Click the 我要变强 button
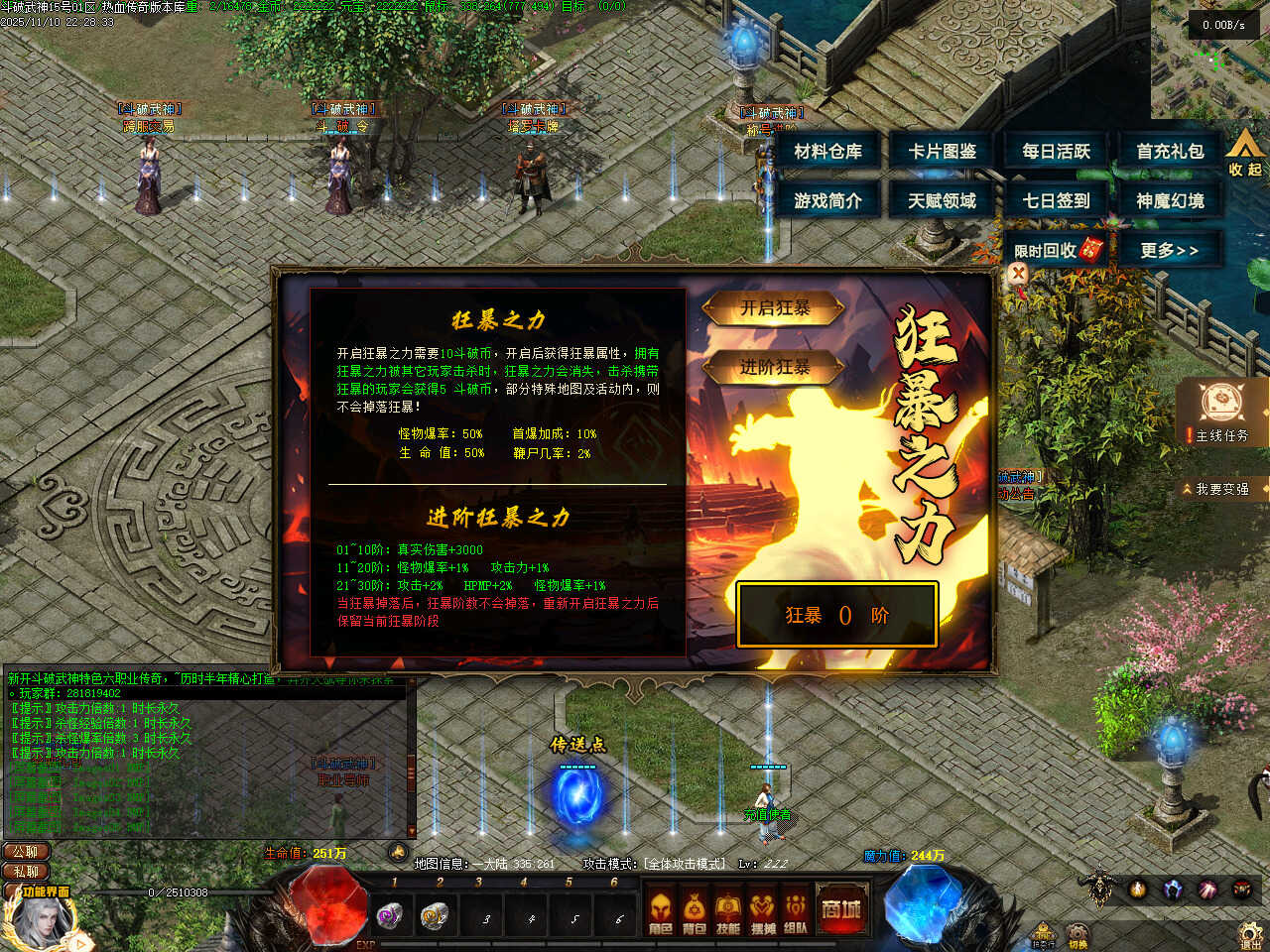 click(1221, 489)
